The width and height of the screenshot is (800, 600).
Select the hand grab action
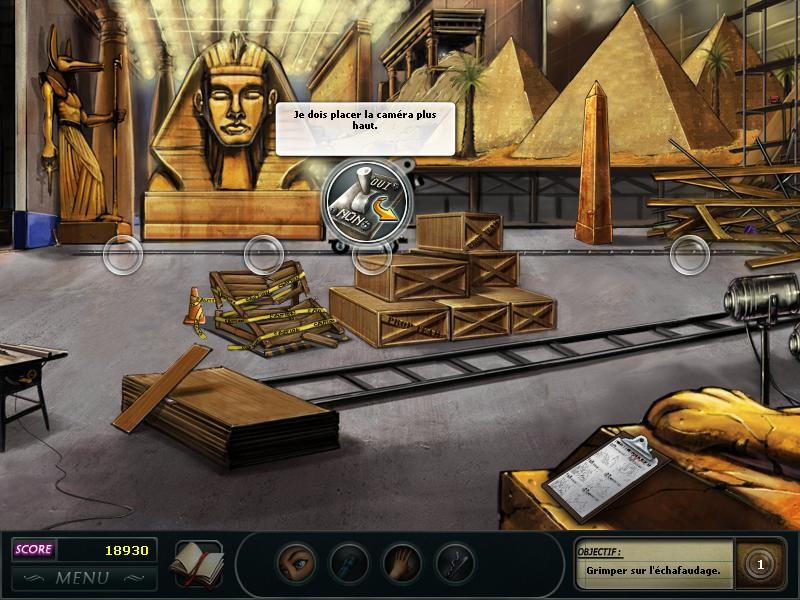[x=402, y=563]
